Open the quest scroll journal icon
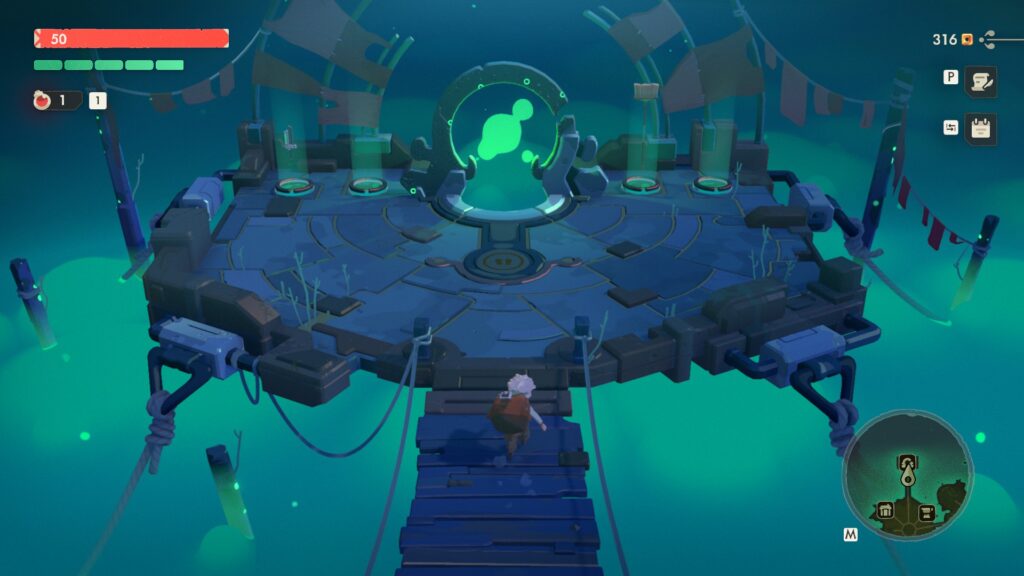 point(980,82)
